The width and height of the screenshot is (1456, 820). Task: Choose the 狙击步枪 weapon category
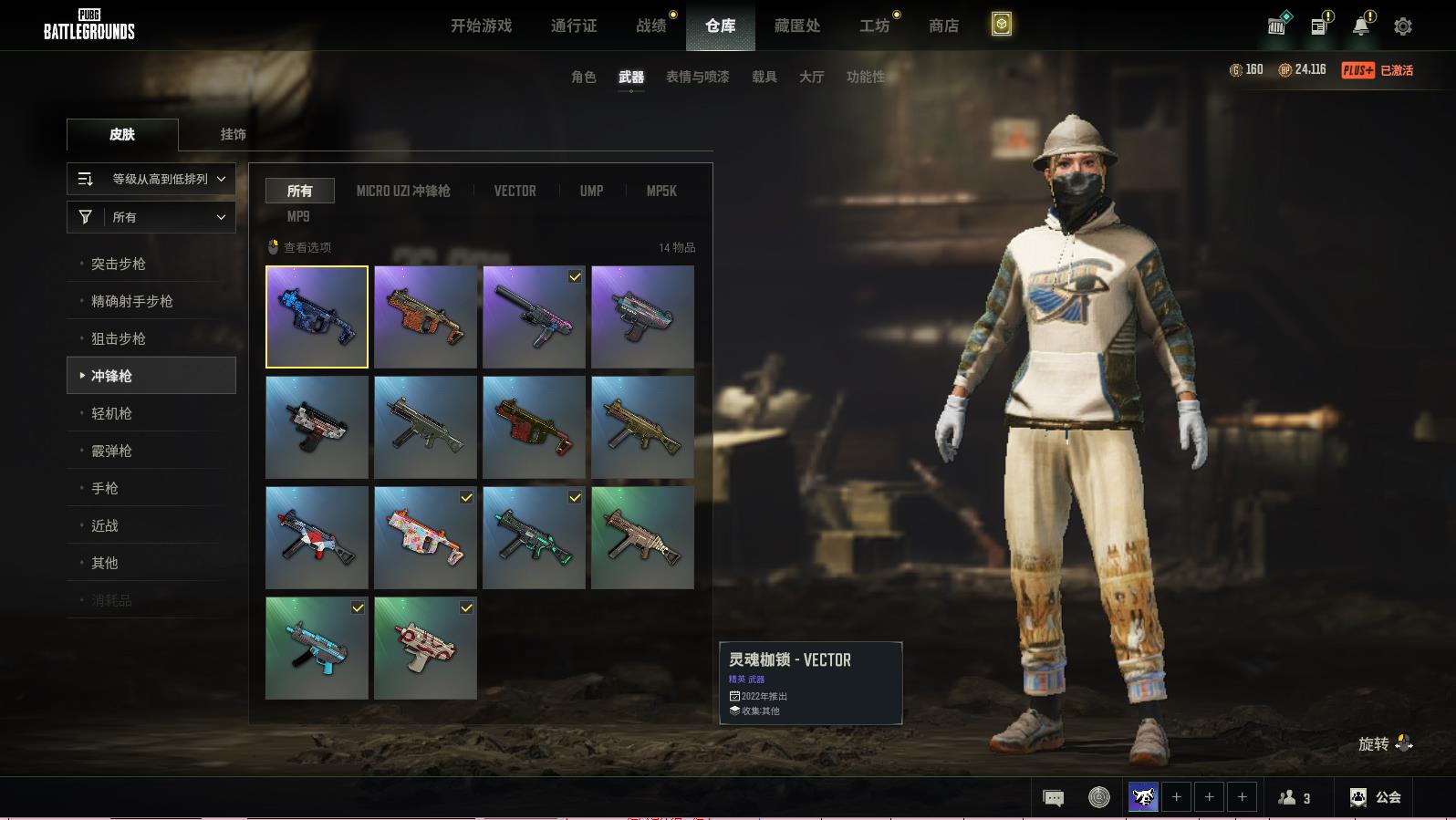click(x=119, y=338)
